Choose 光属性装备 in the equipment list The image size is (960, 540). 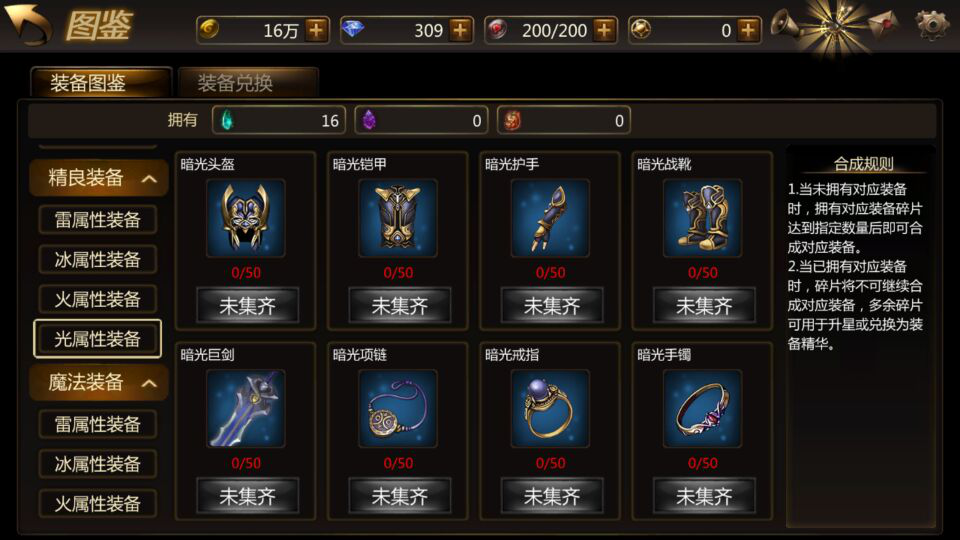(97, 339)
